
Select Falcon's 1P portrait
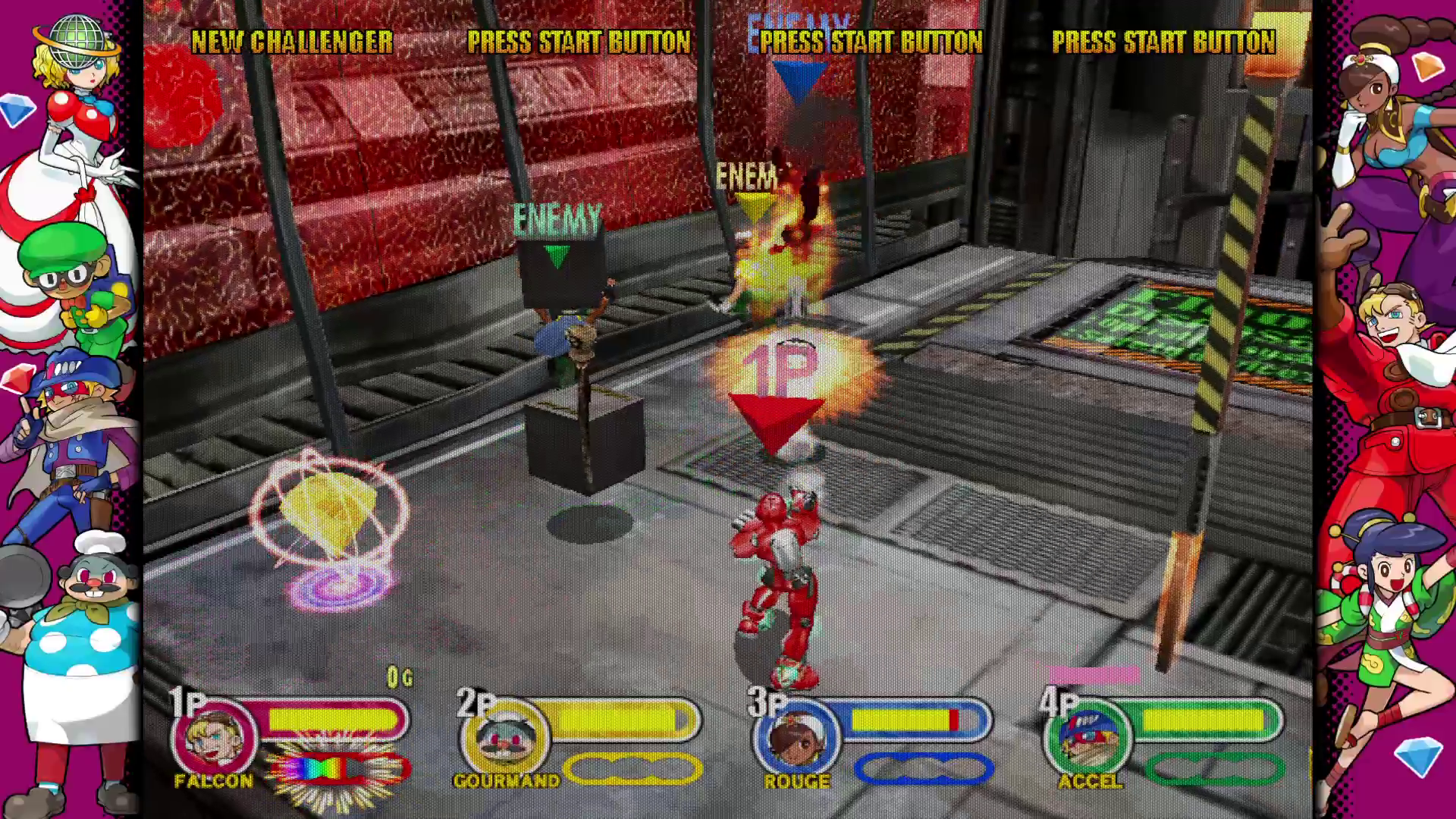pos(215,737)
